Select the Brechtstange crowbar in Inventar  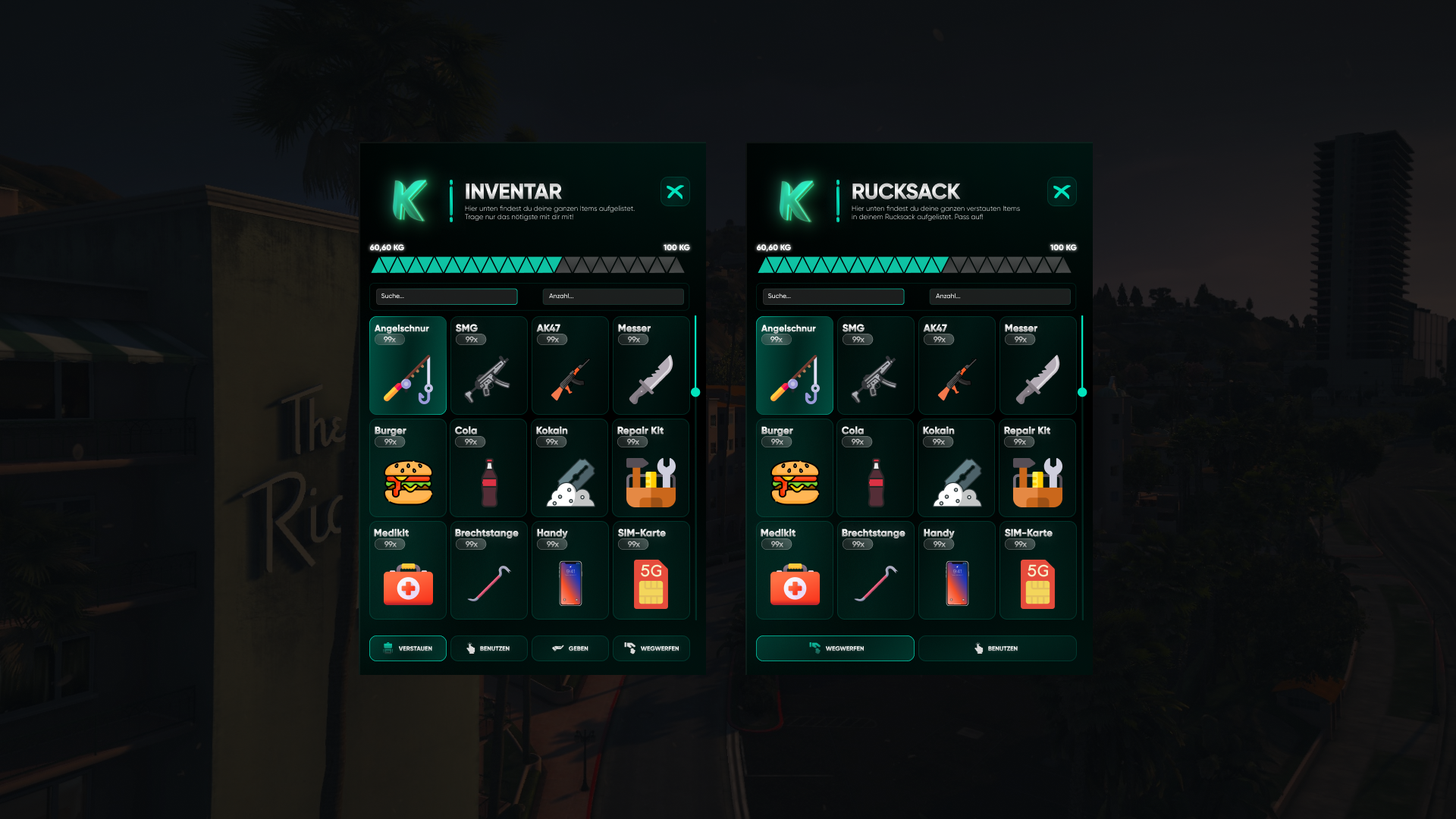(488, 570)
